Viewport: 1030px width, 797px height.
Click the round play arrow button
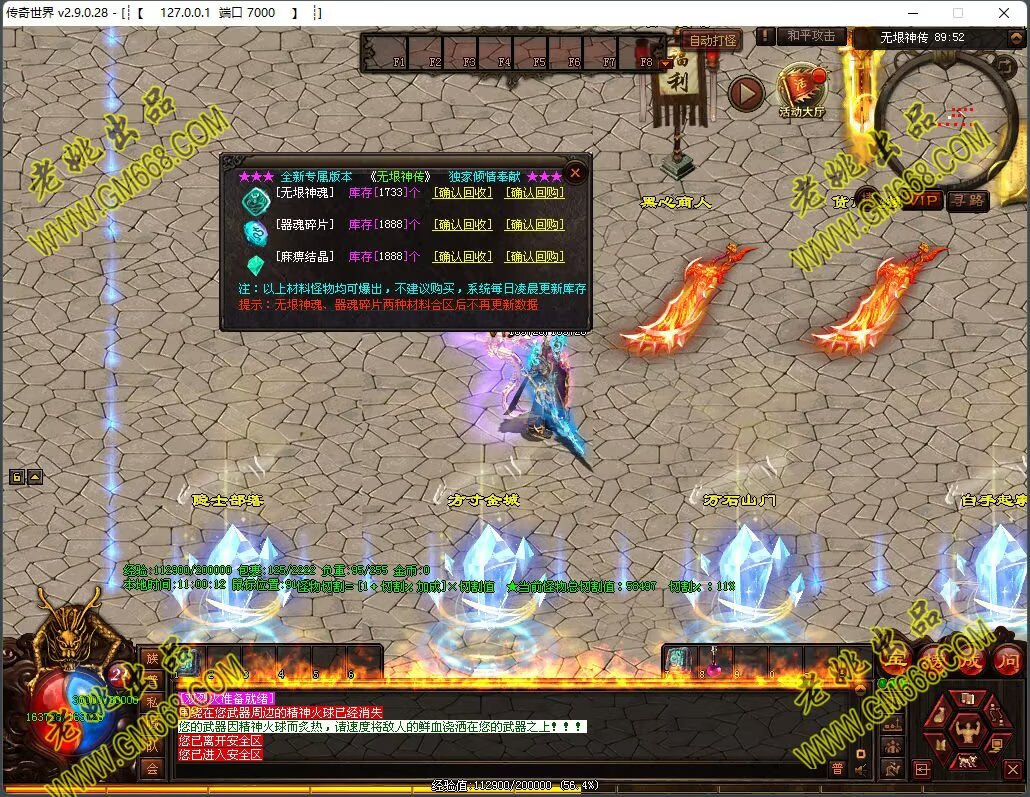pyautogui.click(x=745, y=93)
